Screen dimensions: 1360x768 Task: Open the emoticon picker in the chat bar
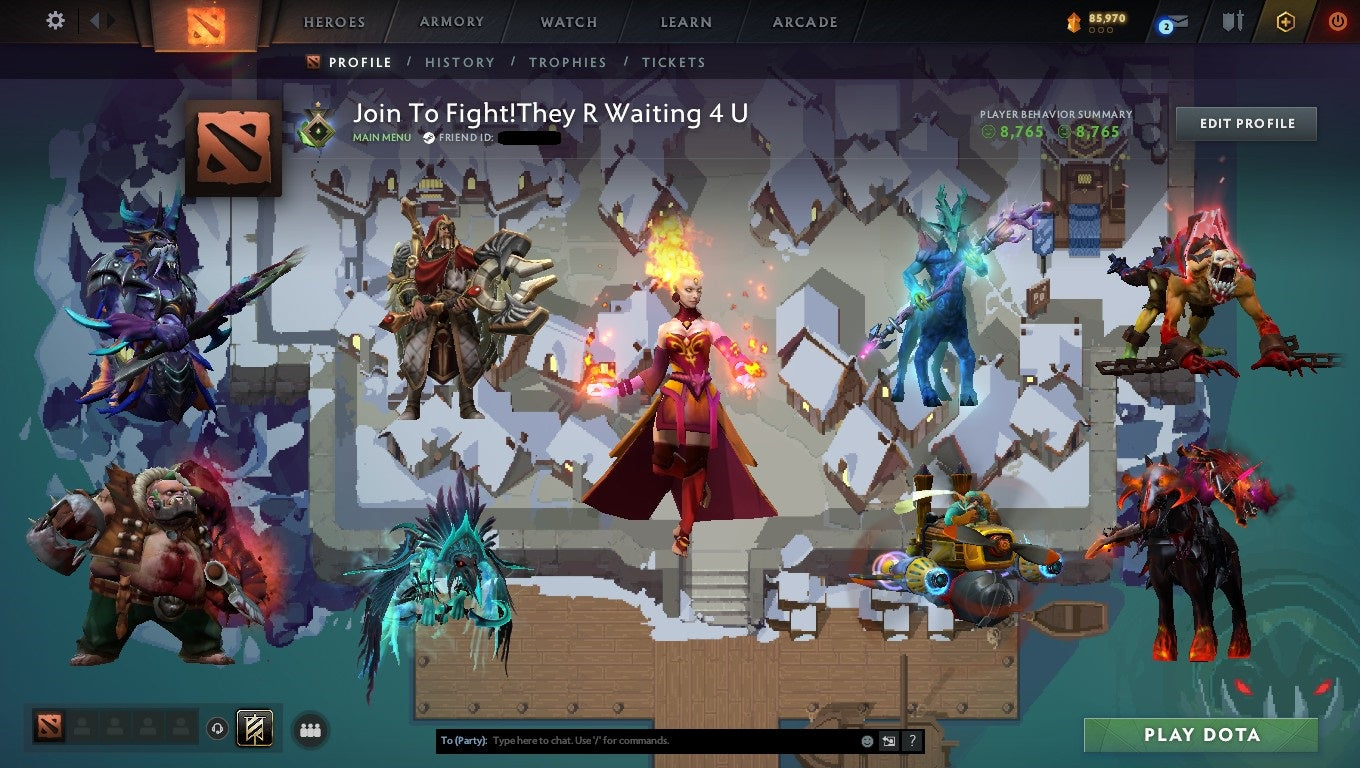pyautogui.click(x=866, y=740)
